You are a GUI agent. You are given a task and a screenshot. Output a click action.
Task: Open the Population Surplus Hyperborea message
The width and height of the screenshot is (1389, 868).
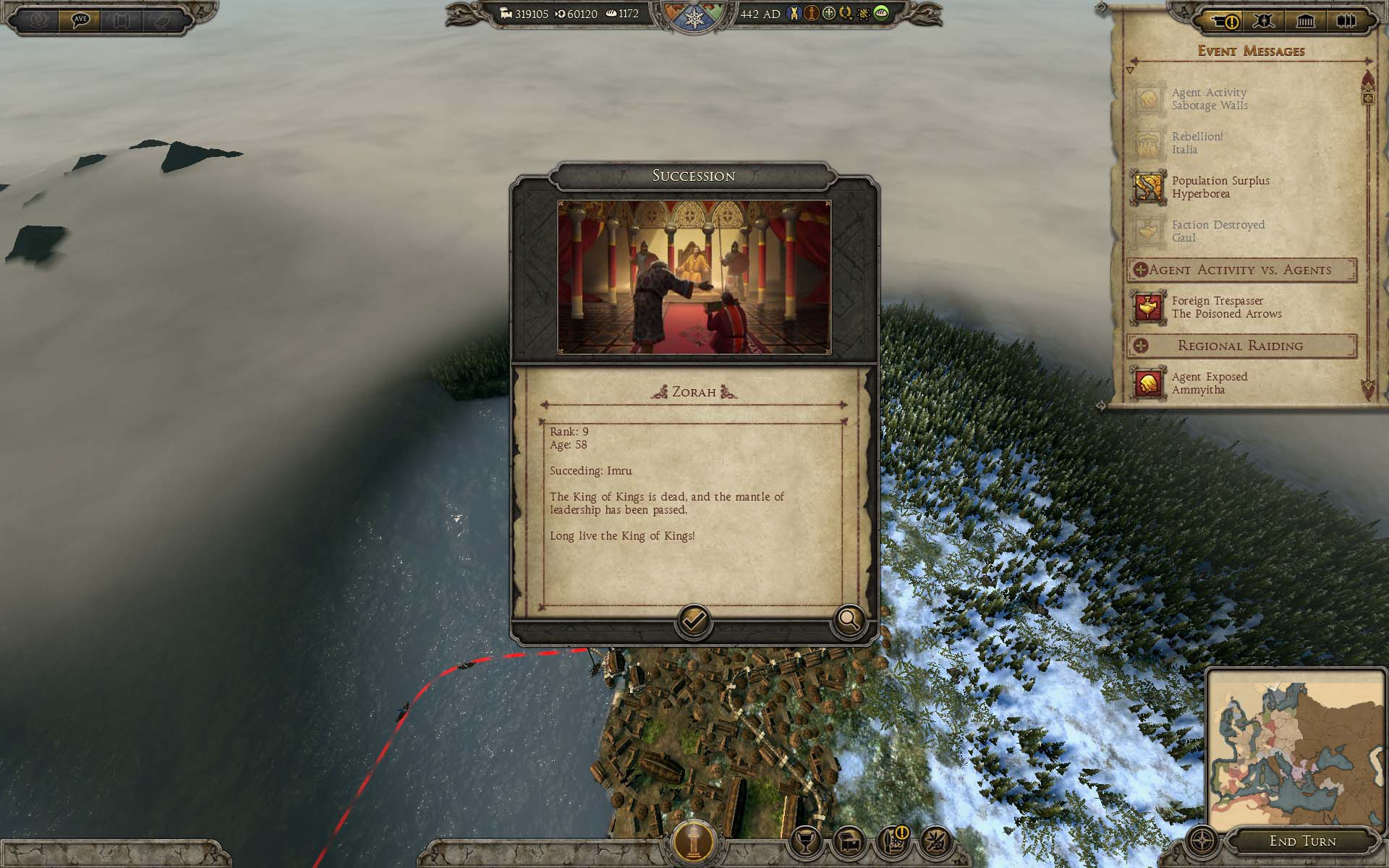(1220, 187)
